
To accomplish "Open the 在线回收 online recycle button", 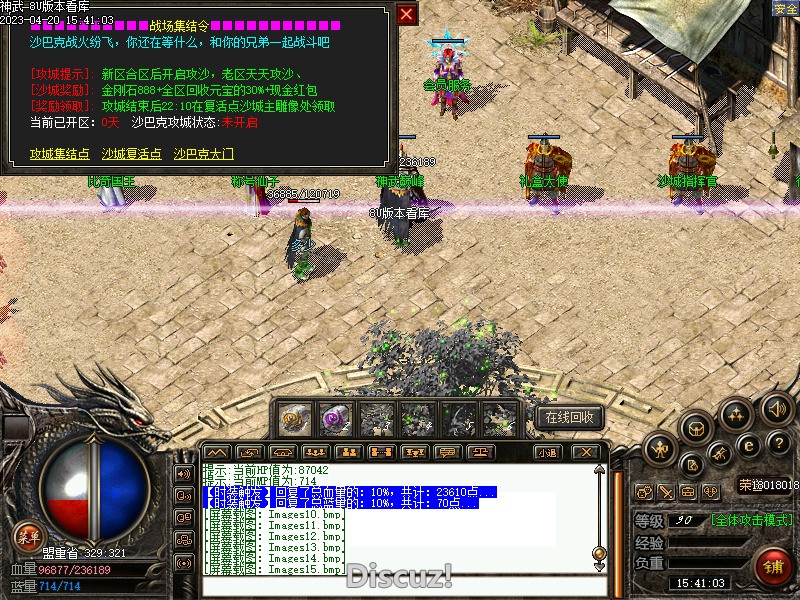I will [569, 417].
